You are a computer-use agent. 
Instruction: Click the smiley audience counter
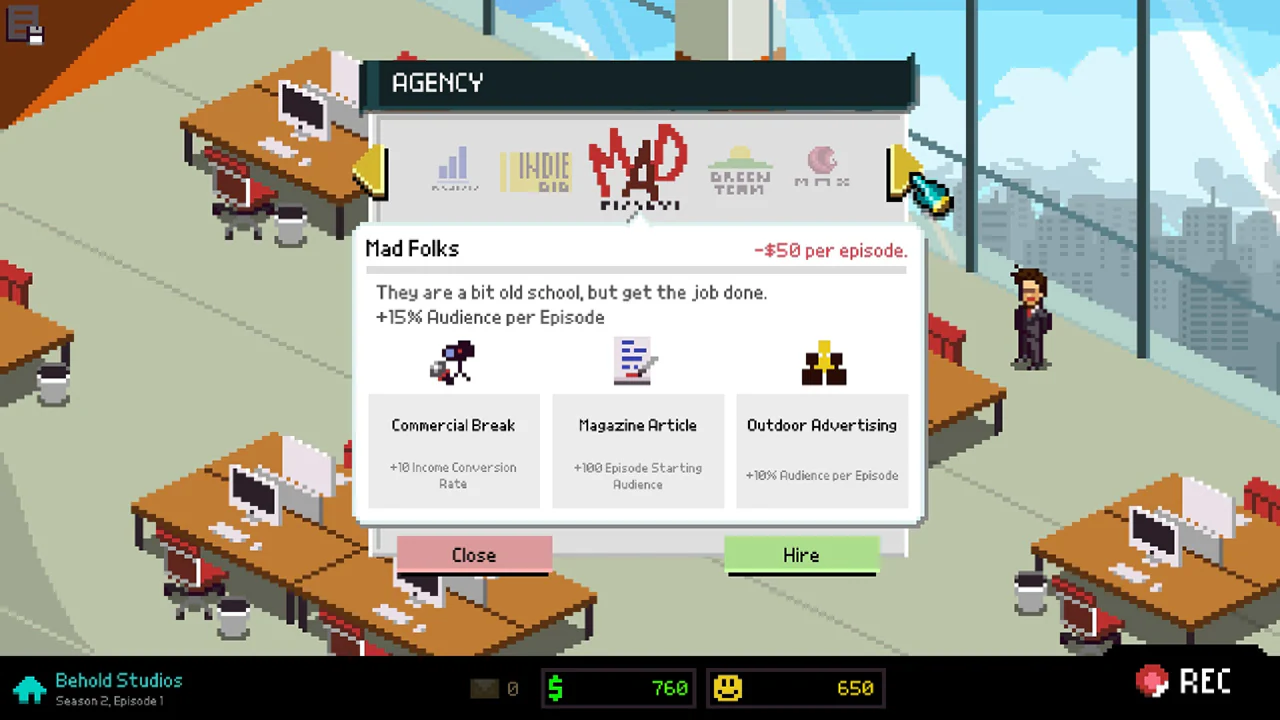pos(795,688)
